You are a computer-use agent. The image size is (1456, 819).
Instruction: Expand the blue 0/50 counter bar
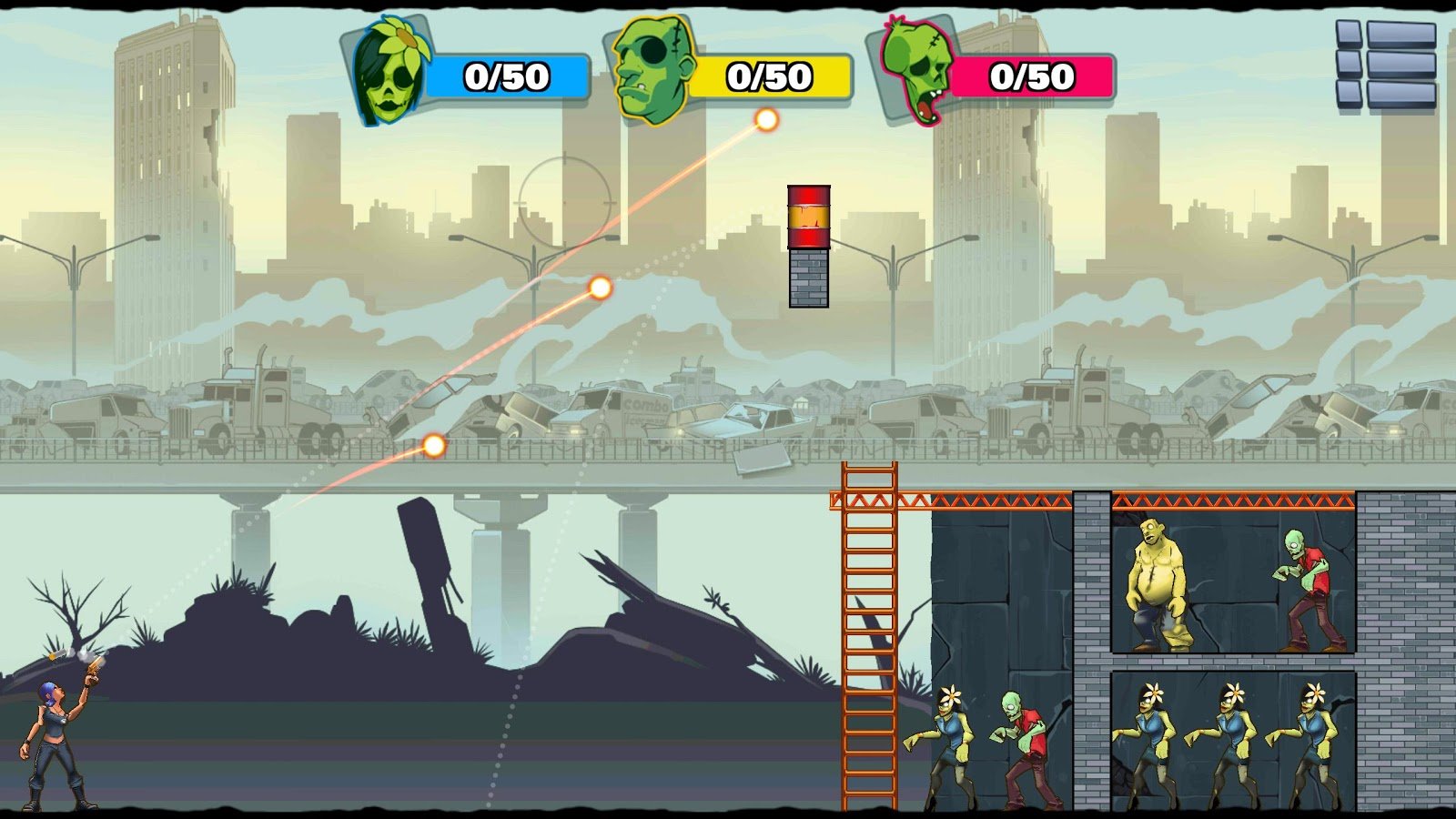pos(505,76)
